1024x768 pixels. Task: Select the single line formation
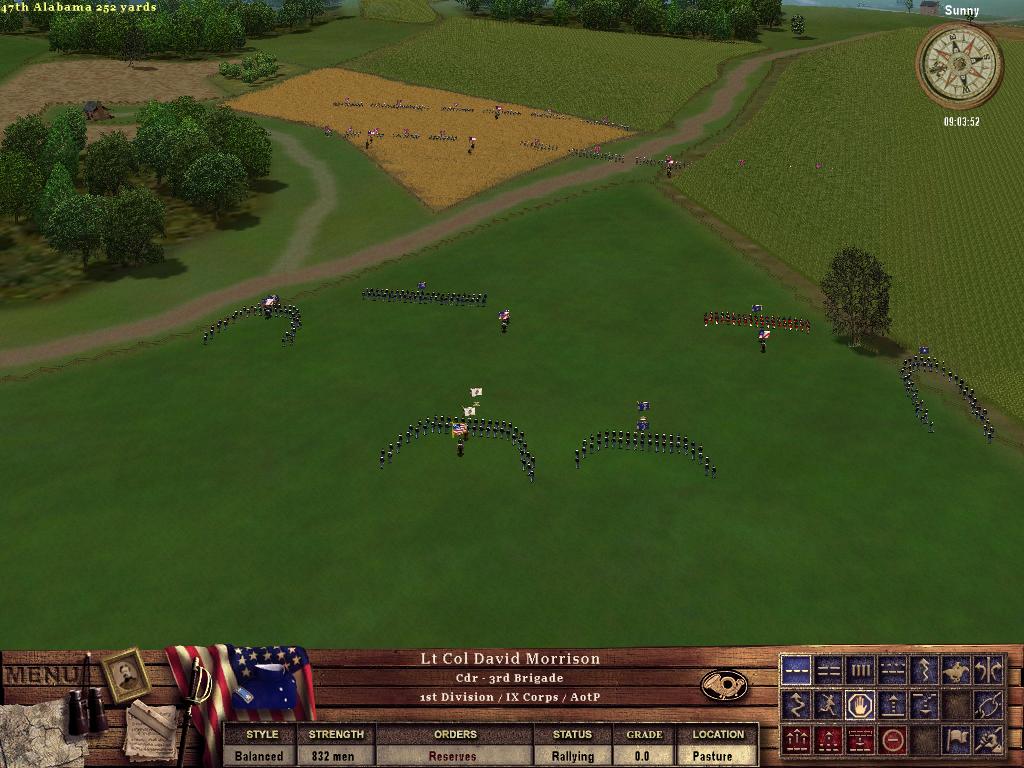pyautogui.click(x=796, y=670)
